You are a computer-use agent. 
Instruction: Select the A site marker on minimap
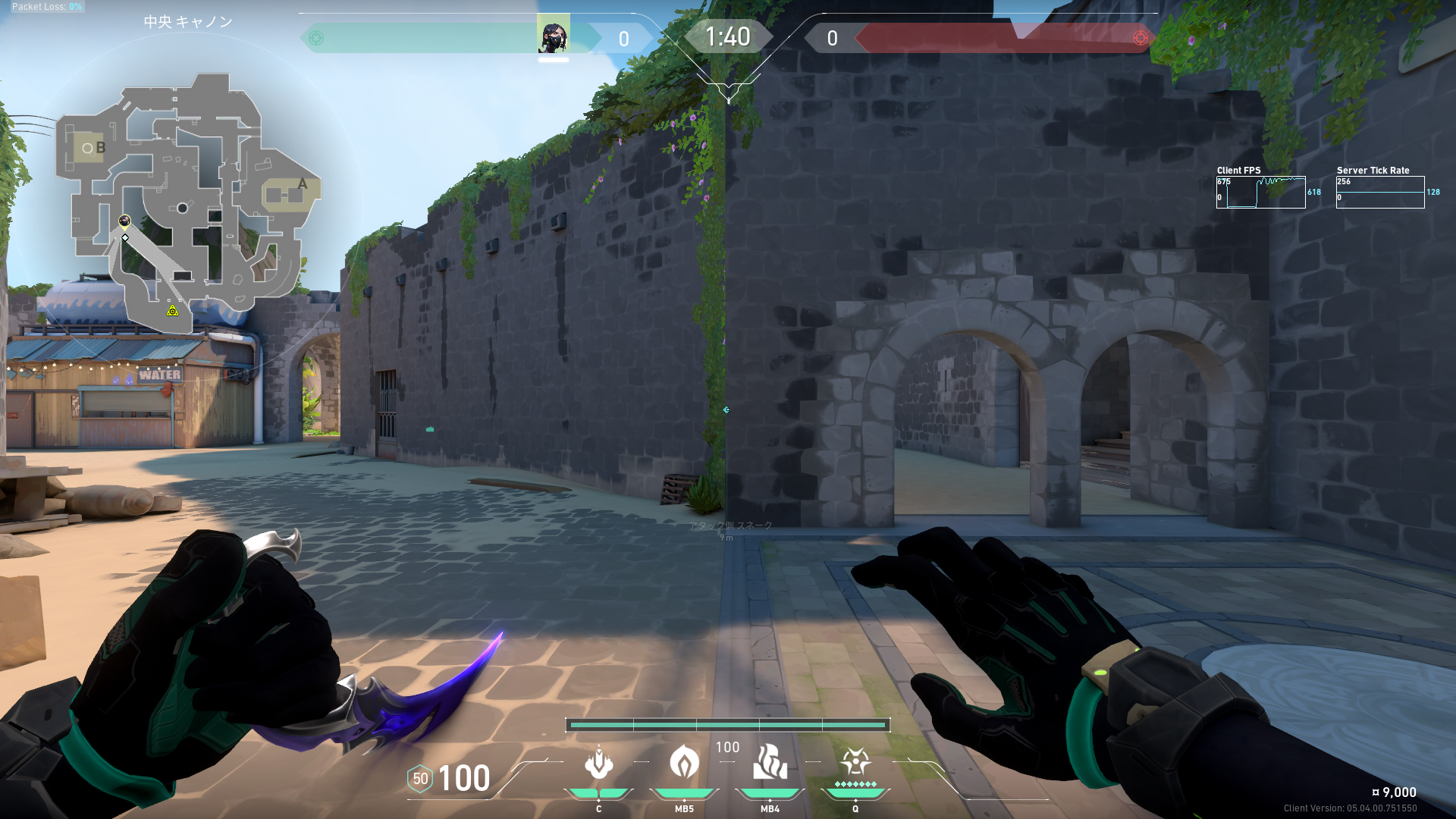pos(302,184)
